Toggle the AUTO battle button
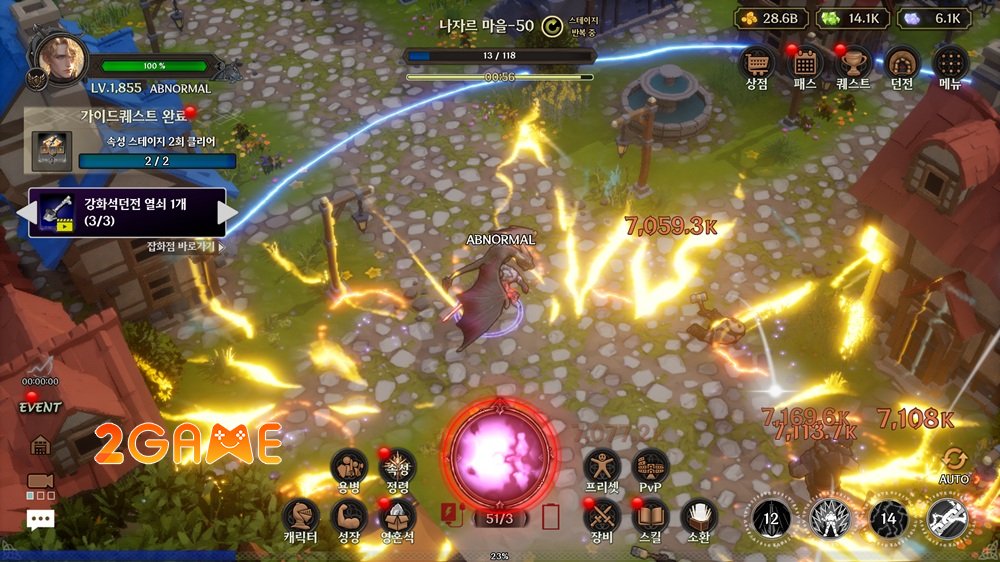The image size is (1000, 562). coord(954,464)
